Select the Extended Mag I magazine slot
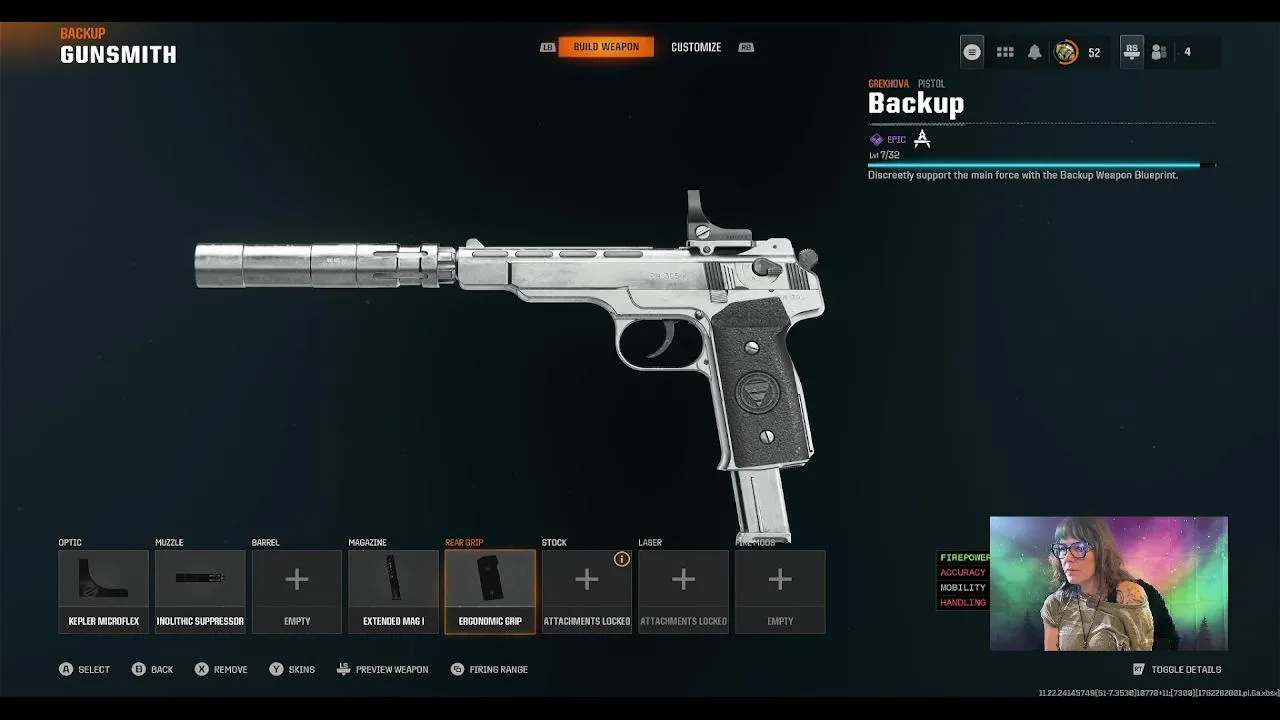This screenshot has width=1280, height=720. pos(393,591)
